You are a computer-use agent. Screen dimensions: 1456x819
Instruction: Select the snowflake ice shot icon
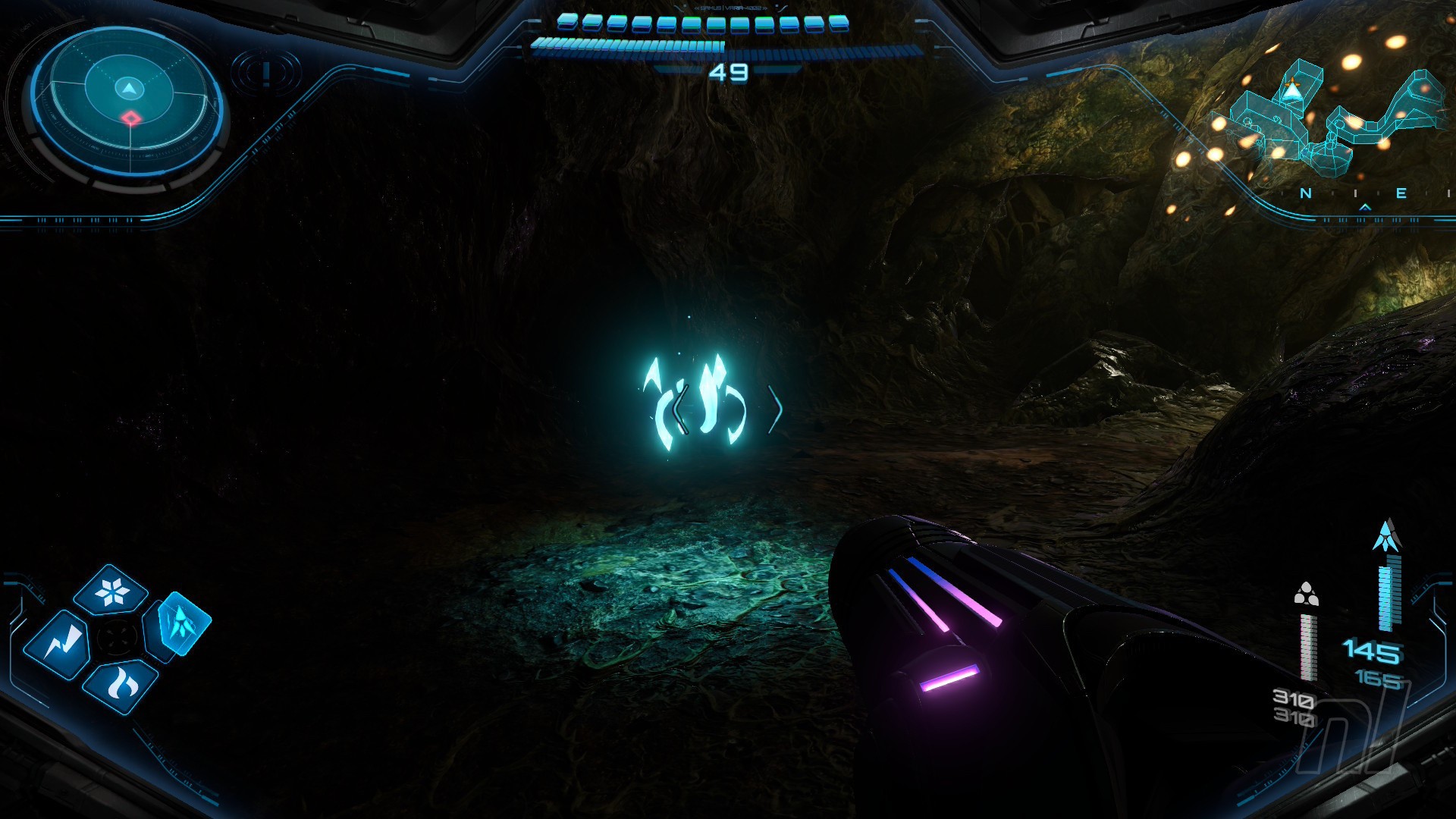click(113, 591)
